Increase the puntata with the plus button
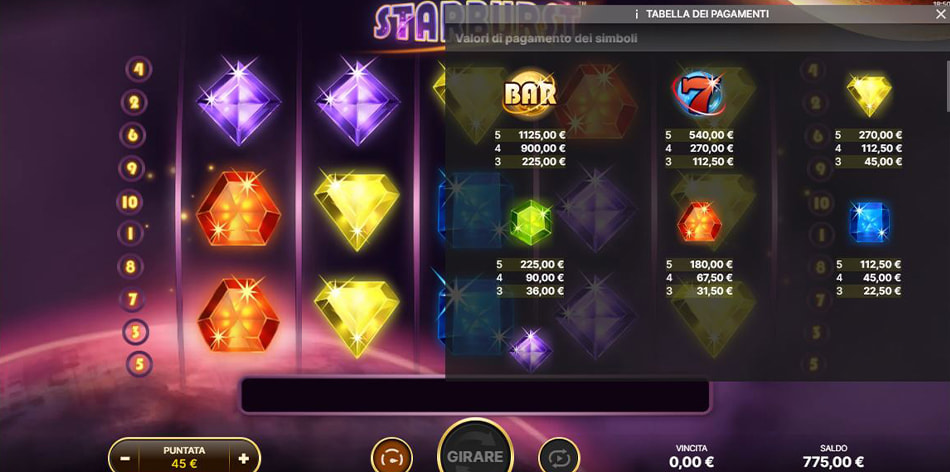The width and height of the screenshot is (950, 472). 243,458
